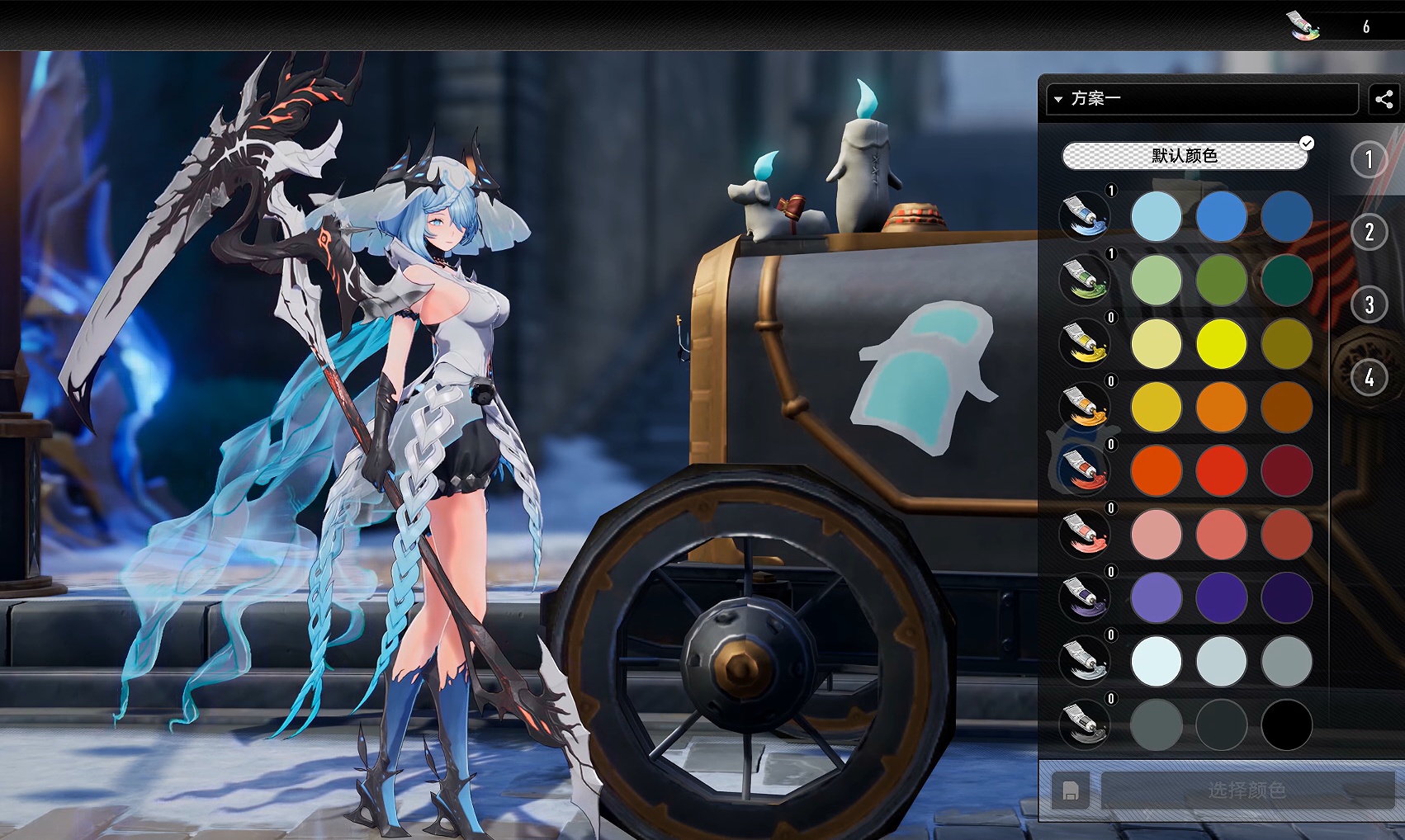The height and width of the screenshot is (840, 1405).
Task: Select the light salmon pink swatch
Action: coord(1156,534)
